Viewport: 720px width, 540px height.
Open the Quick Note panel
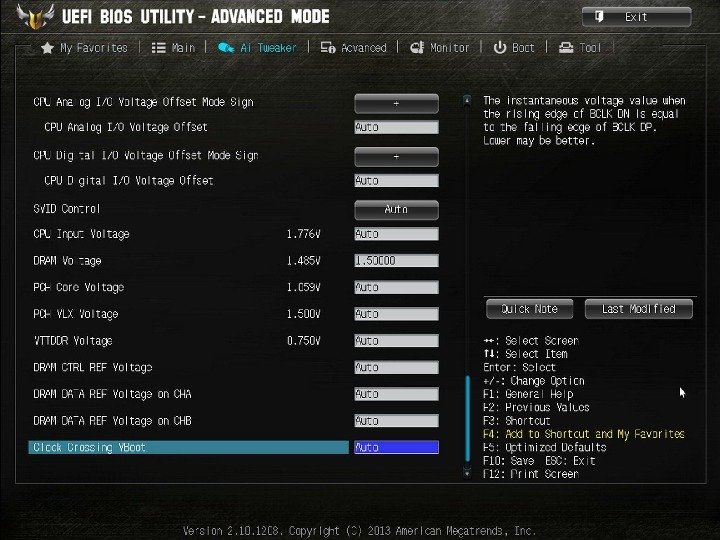pos(529,309)
